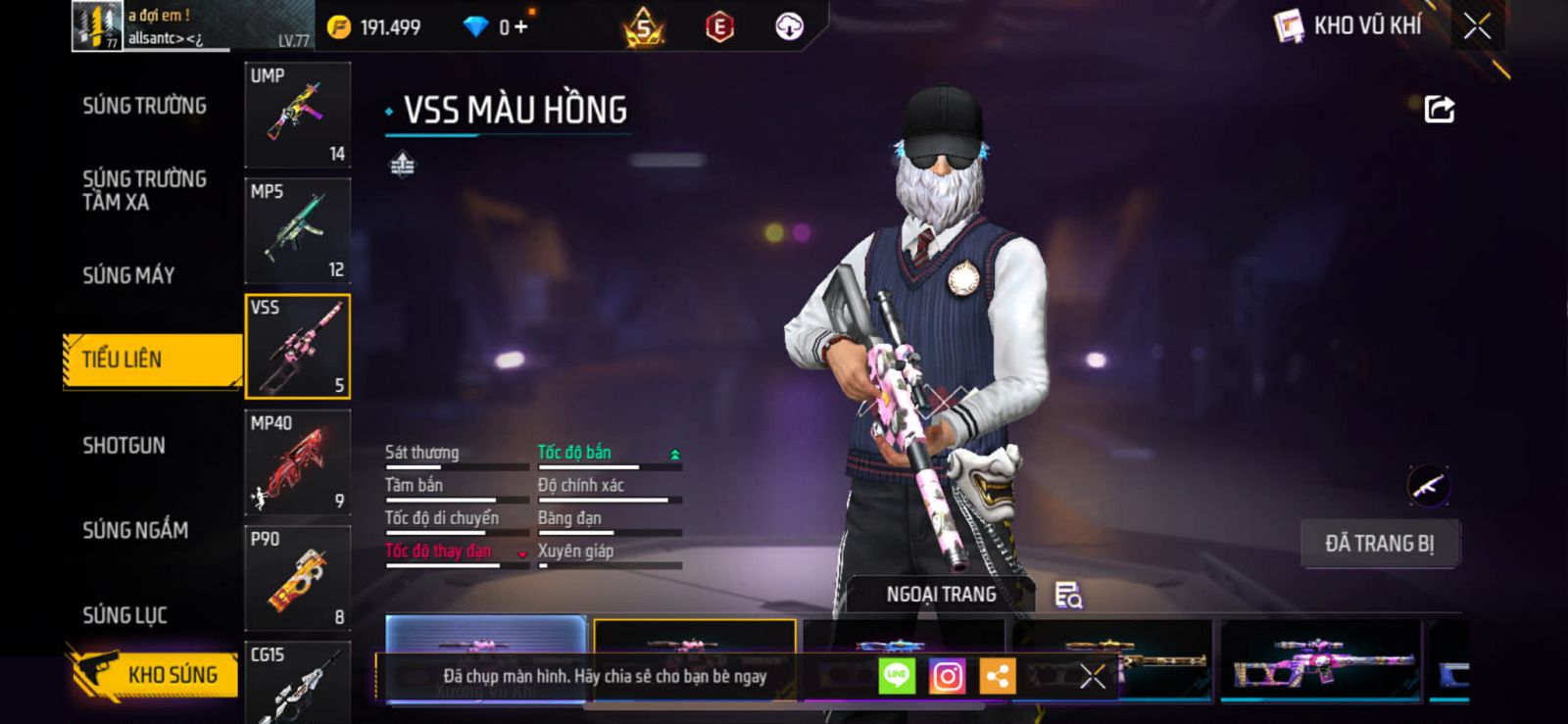Add diamonds with the plus button
Viewport: 1568px width, 724px height.
(x=520, y=27)
